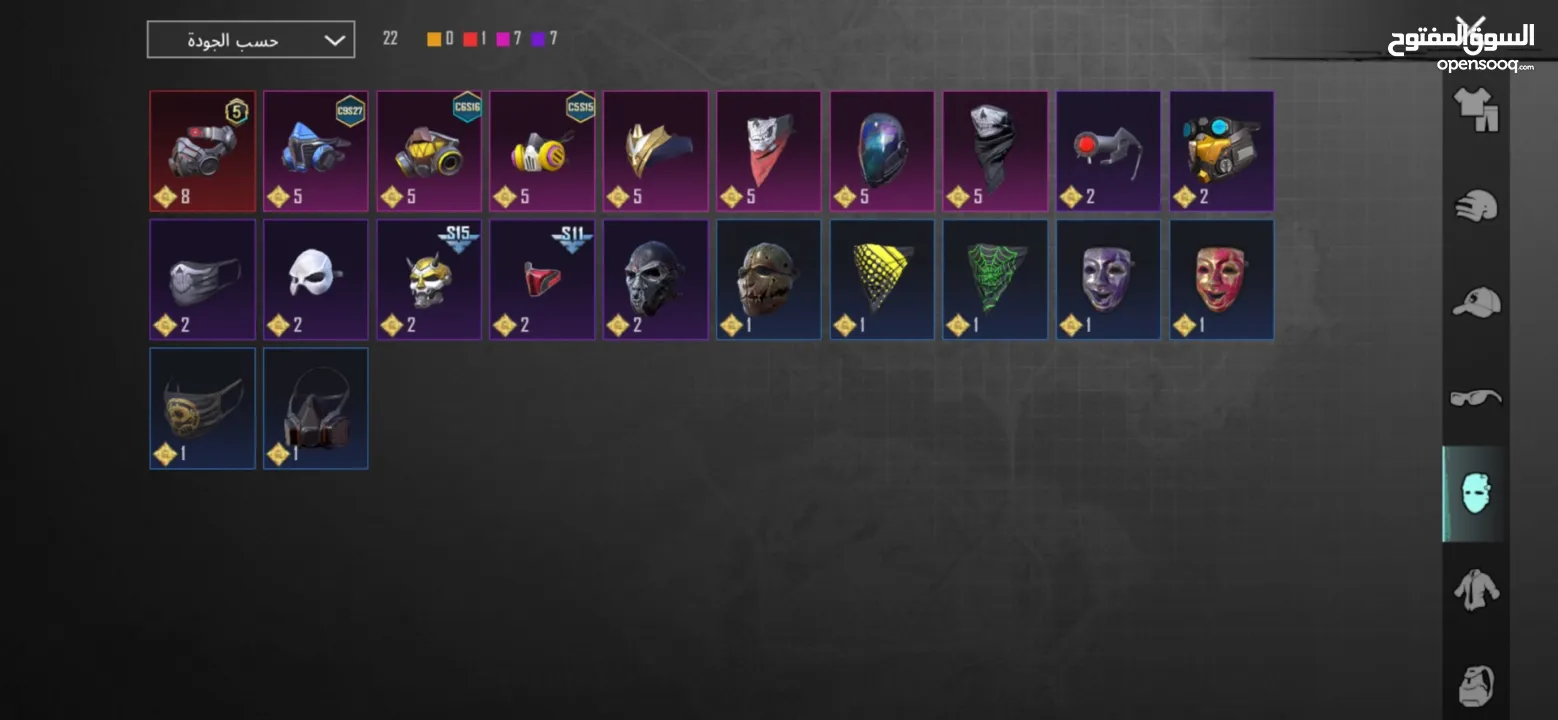Select the plain white face mask
1558x720 pixels.
click(315, 280)
